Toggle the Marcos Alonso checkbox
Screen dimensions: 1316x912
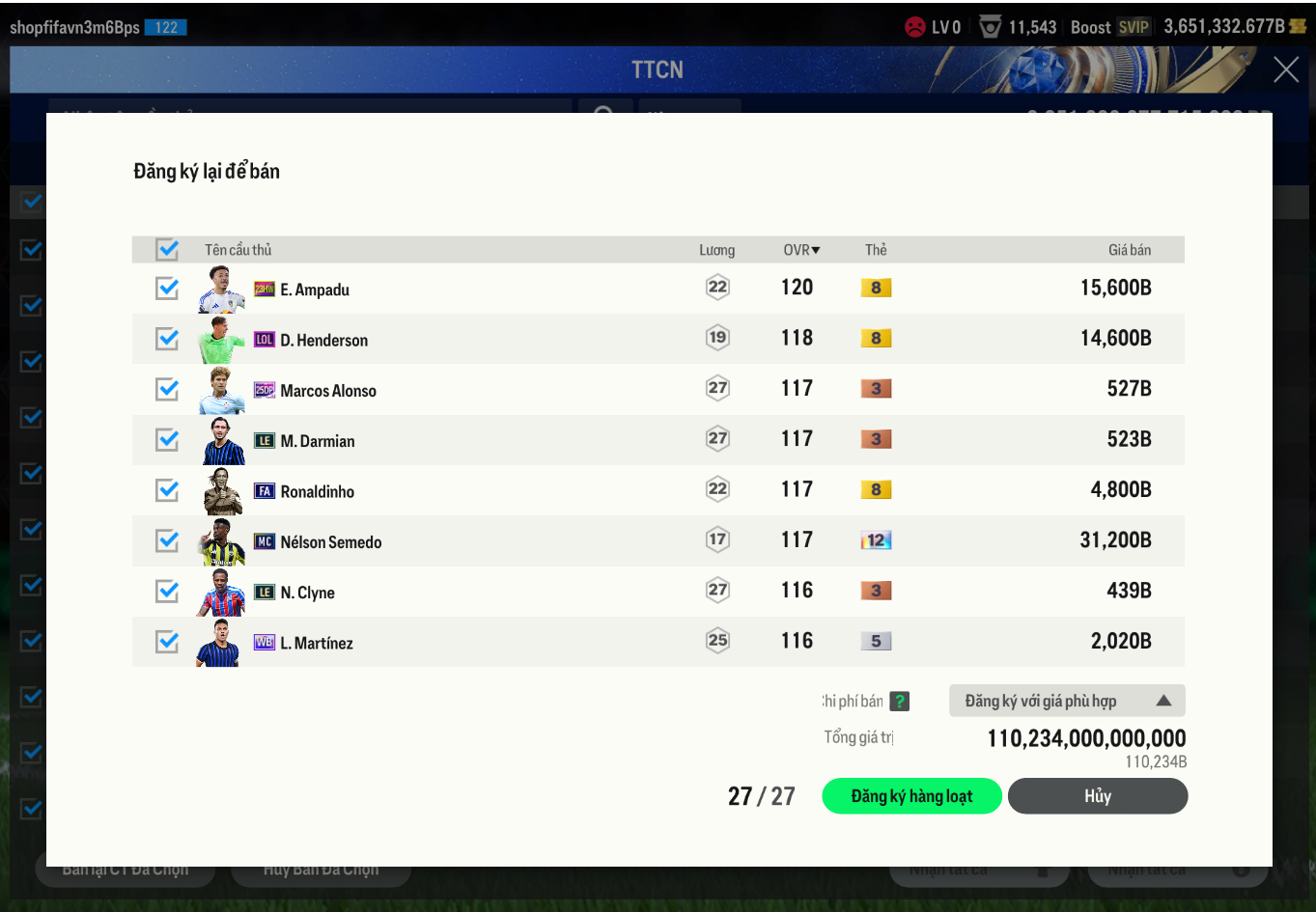(167, 389)
